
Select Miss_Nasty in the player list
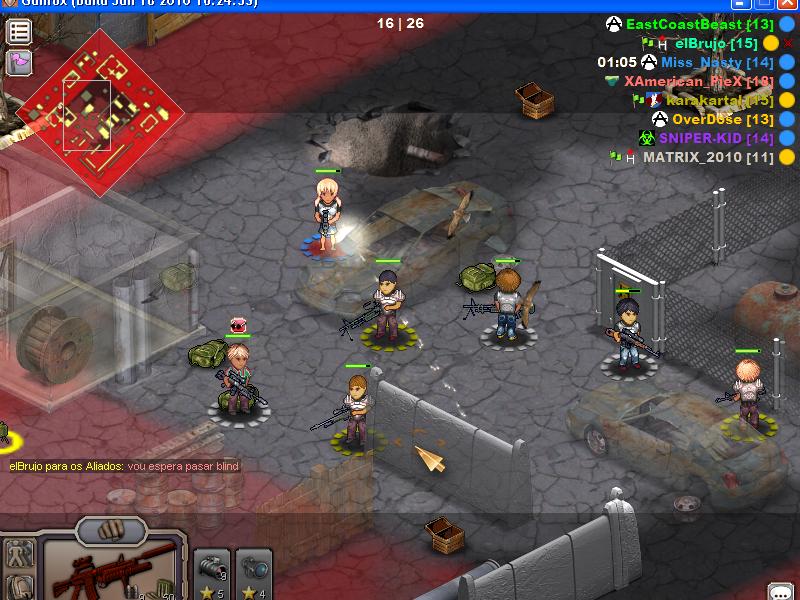[702, 62]
